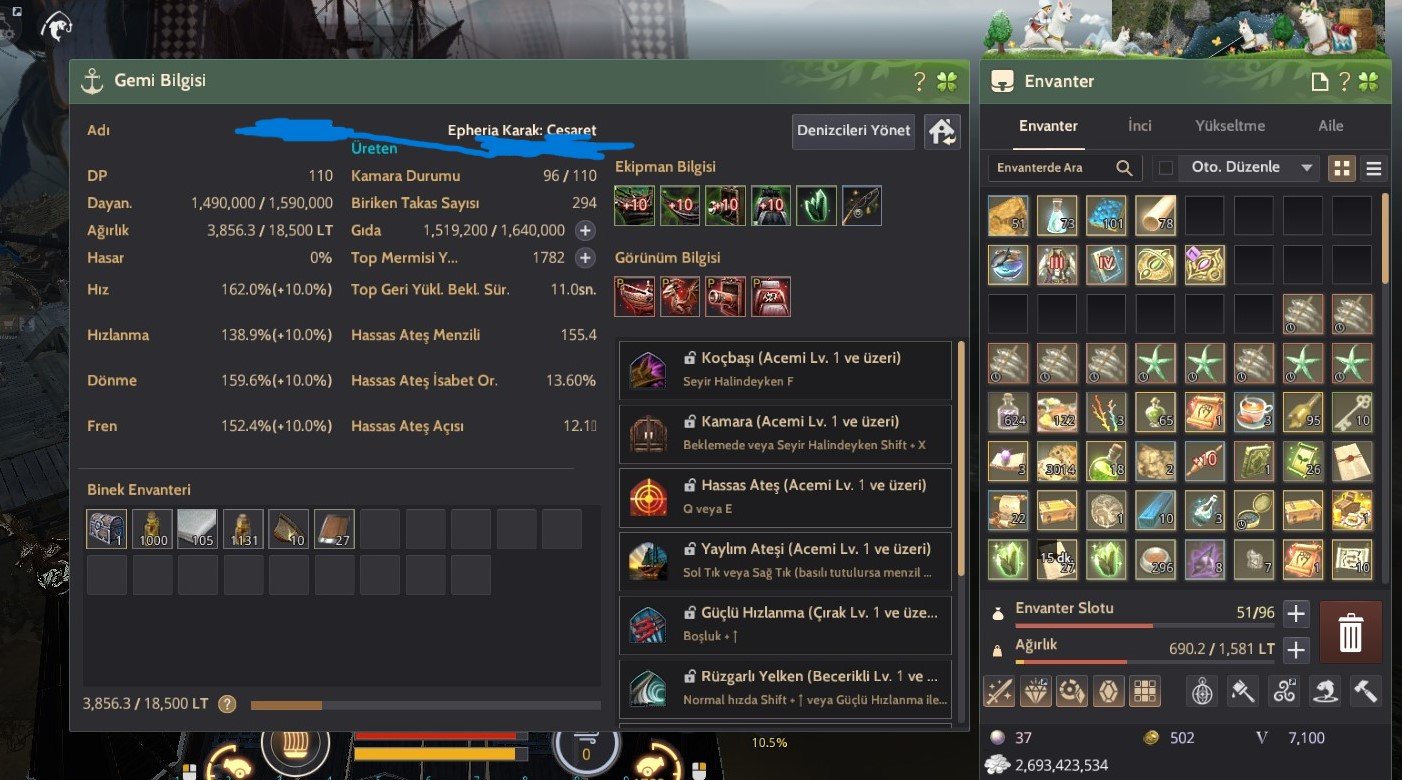Select the gem/crystal transfusion icon
The width and height of the screenshot is (1404, 780).
tap(1072, 690)
